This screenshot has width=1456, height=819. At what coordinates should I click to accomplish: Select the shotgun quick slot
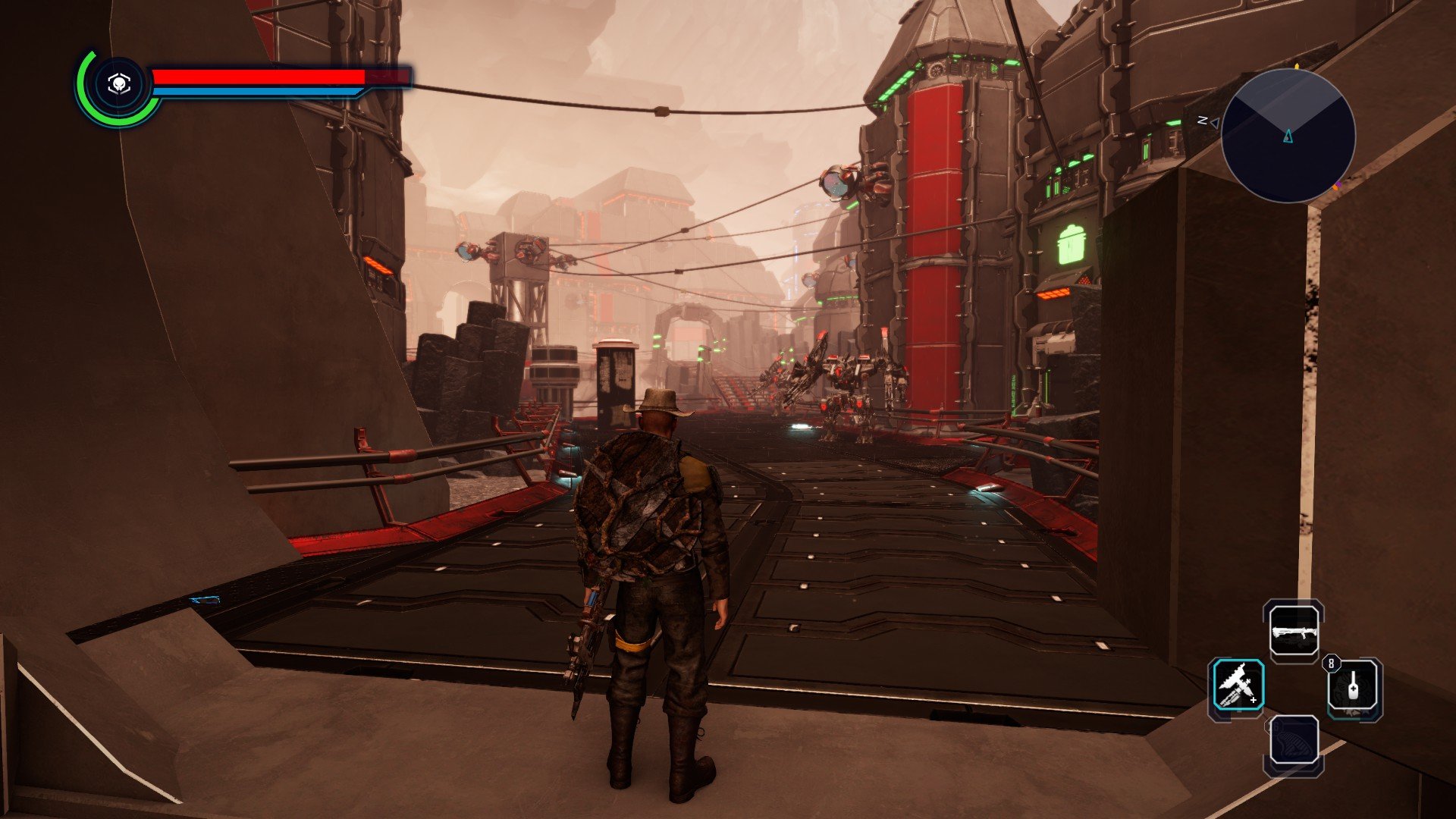pyautogui.click(x=1294, y=631)
